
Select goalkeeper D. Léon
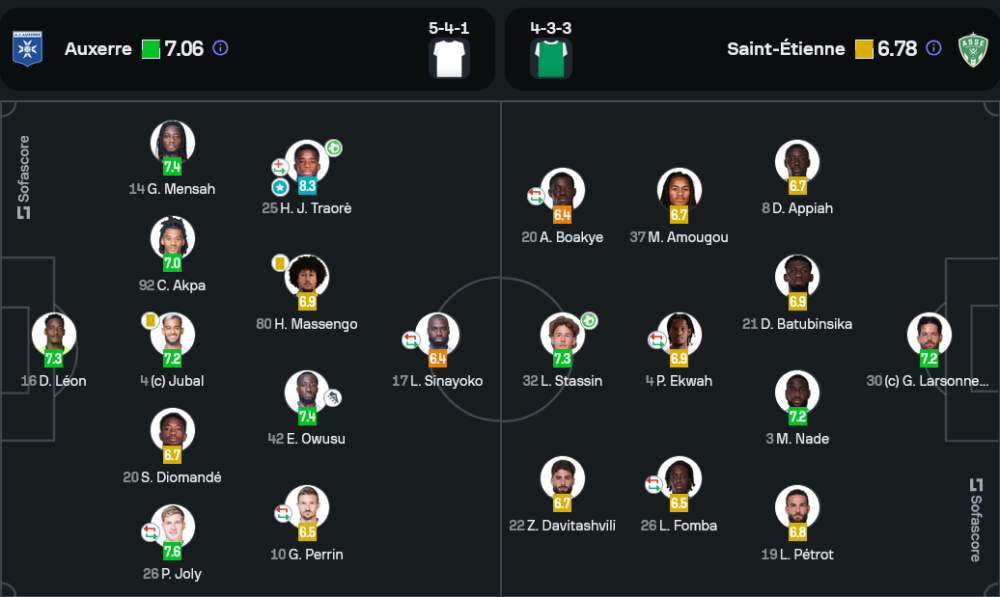54,336
